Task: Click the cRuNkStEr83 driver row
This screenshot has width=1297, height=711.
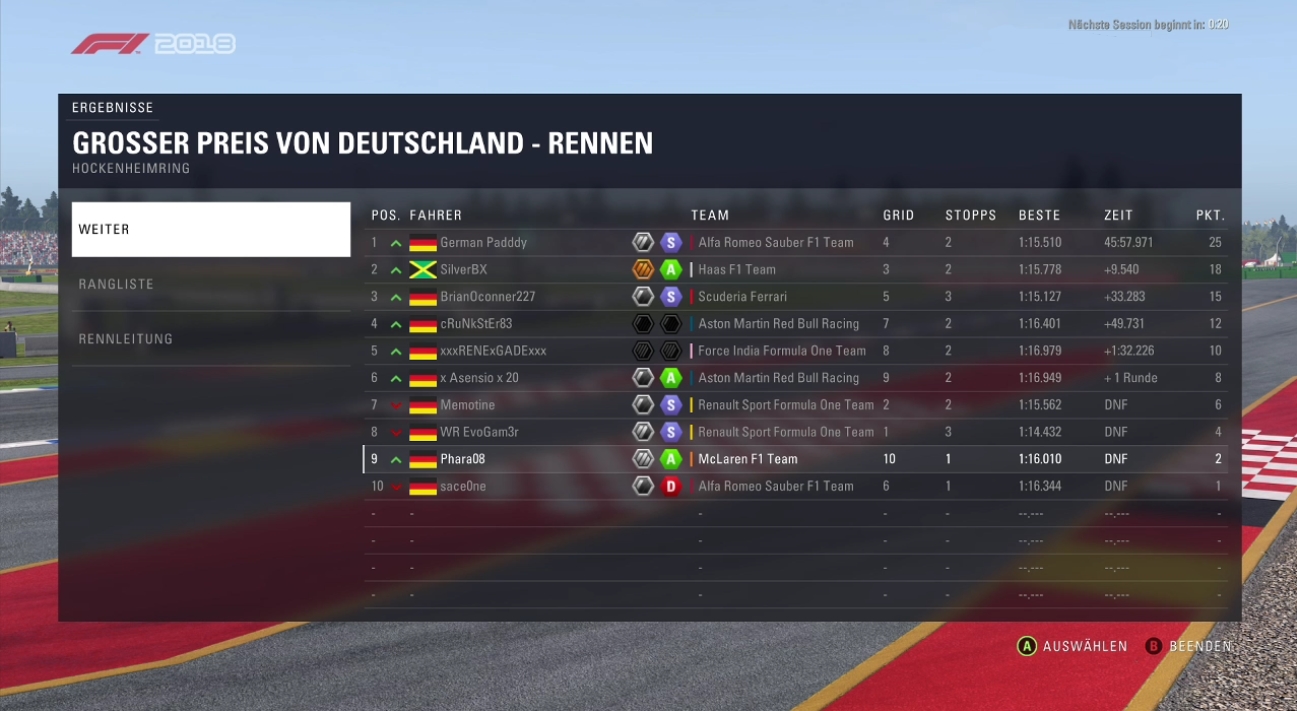Action: (795, 323)
